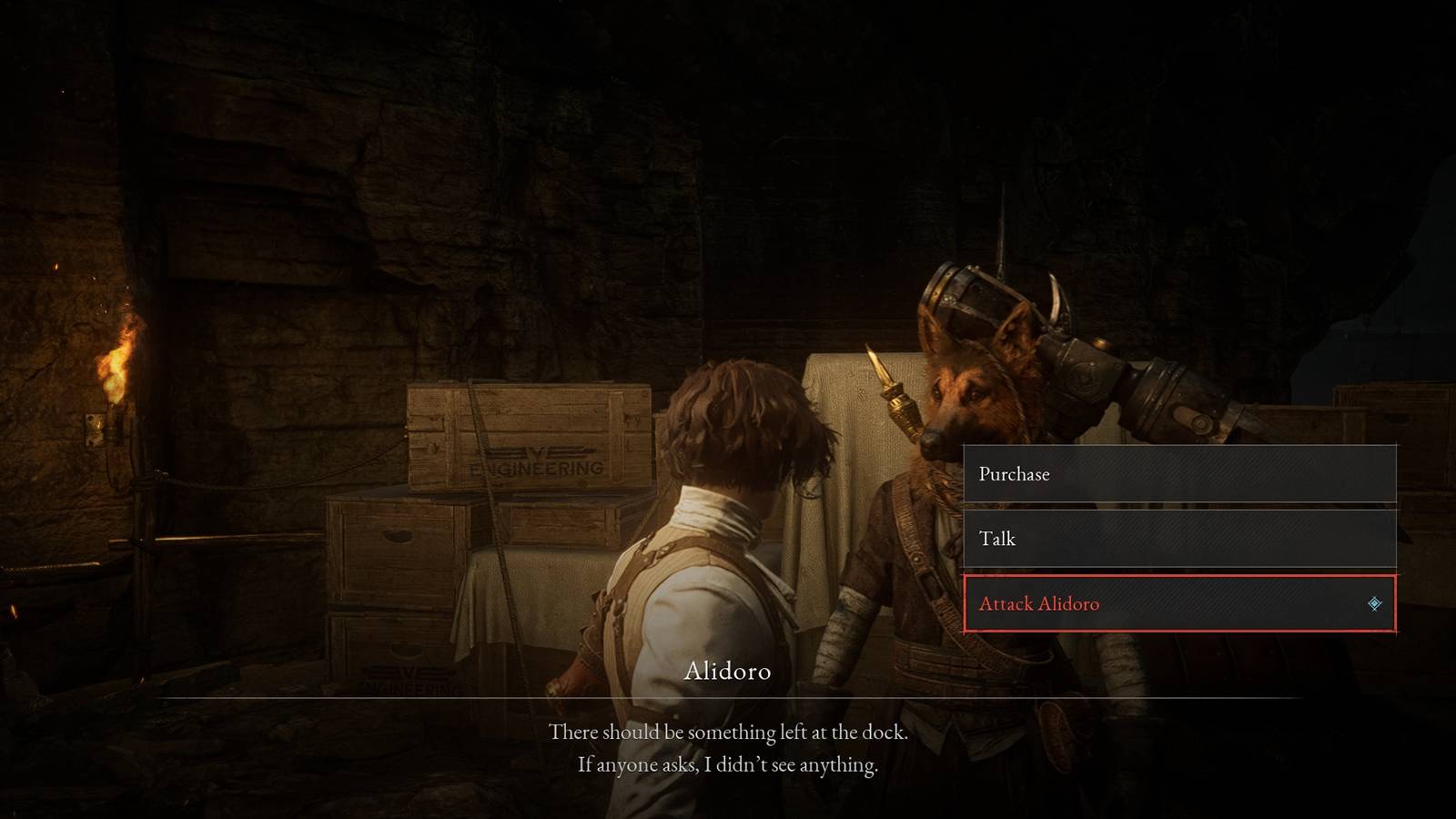The image size is (1456, 819).
Task: Click the Alidoro name label above the dialogue
Action: click(726, 673)
